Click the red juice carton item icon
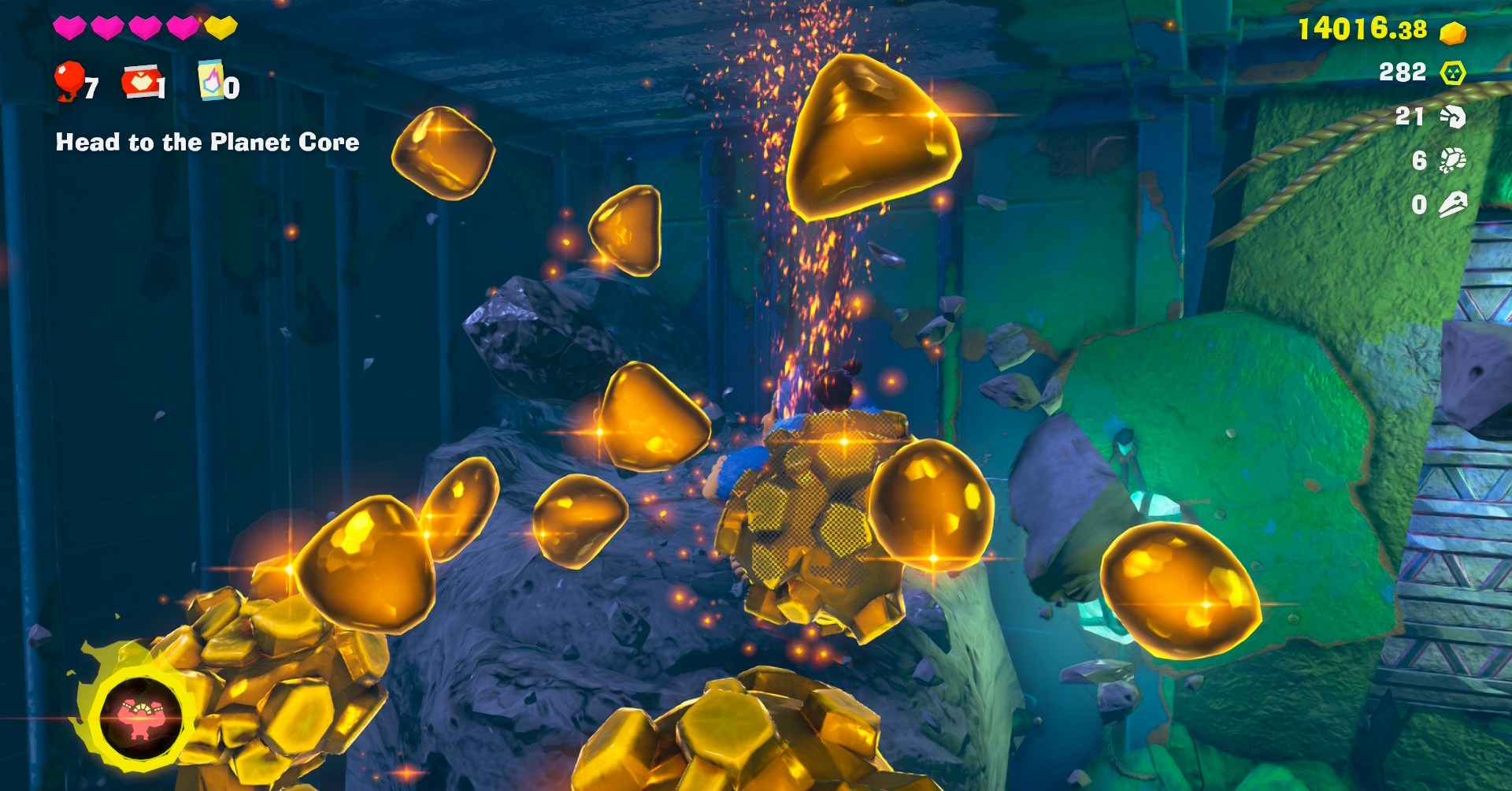This screenshot has height=791, width=1512. click(140, 81)
